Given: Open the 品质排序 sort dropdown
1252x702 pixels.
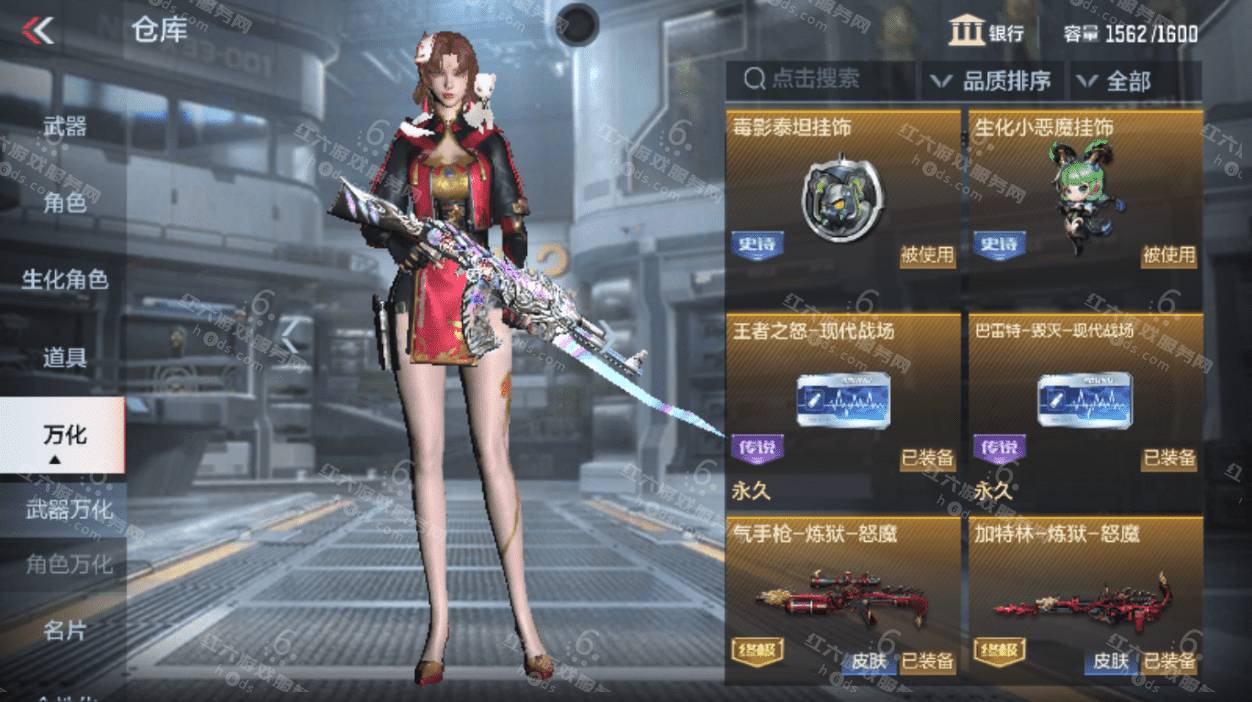Looking at the screenshot, I should click(992, 81).
